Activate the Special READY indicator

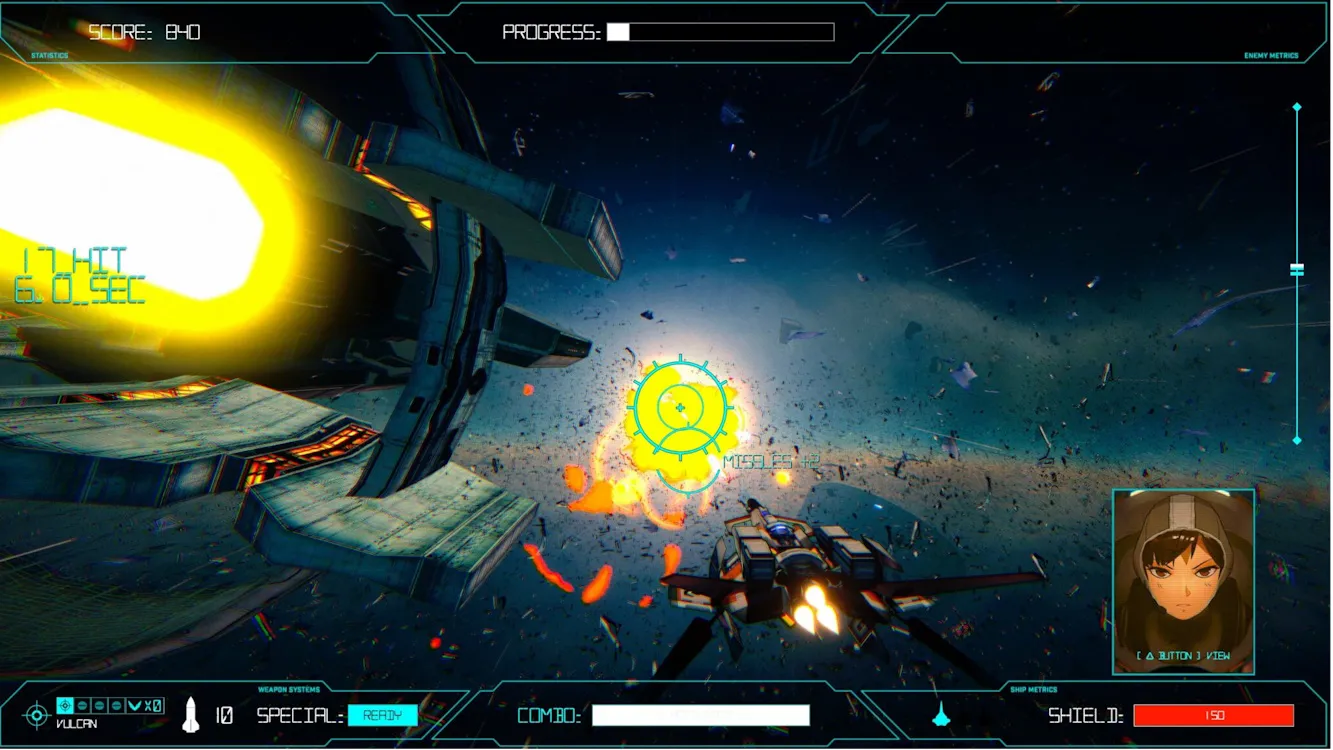[x=382, y=715]
